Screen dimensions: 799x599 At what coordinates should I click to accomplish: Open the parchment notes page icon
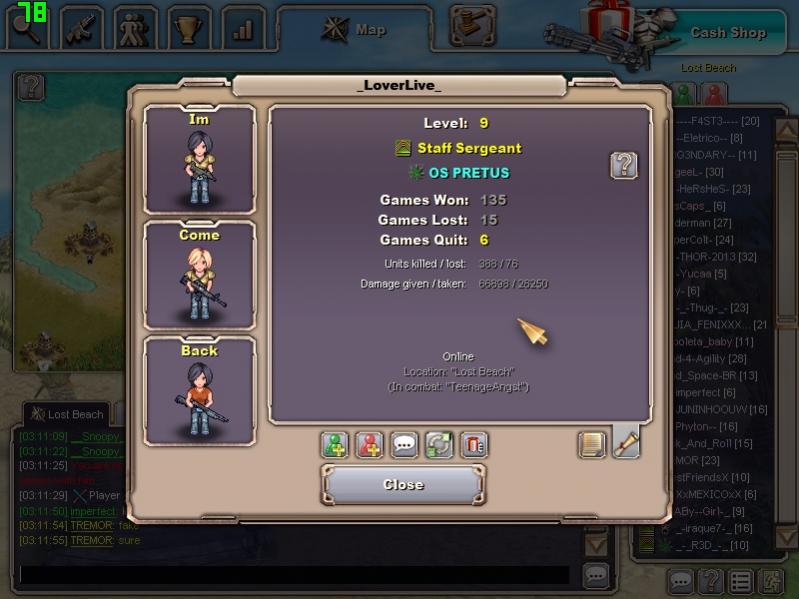[x=592, y=444]
